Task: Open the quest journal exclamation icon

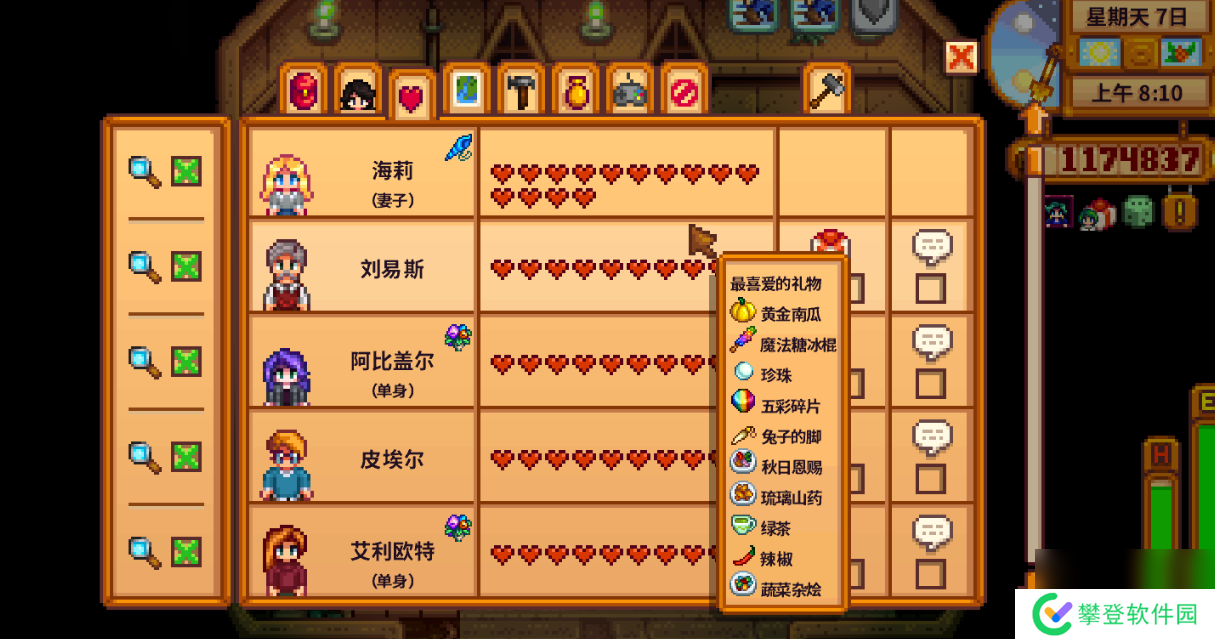Action: tap(1180, 211)
